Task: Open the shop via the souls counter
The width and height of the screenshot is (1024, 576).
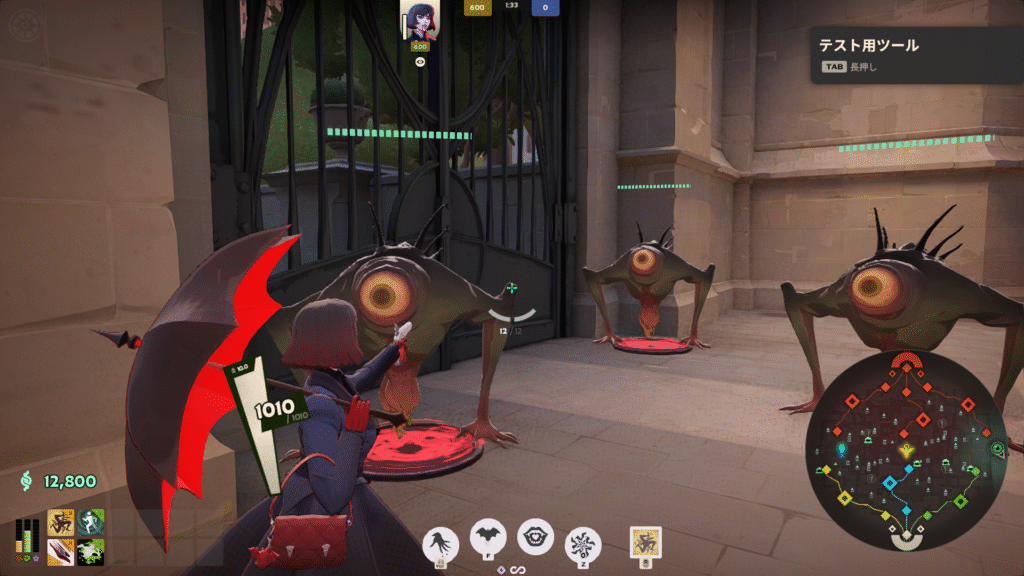Action: (58, 482)
